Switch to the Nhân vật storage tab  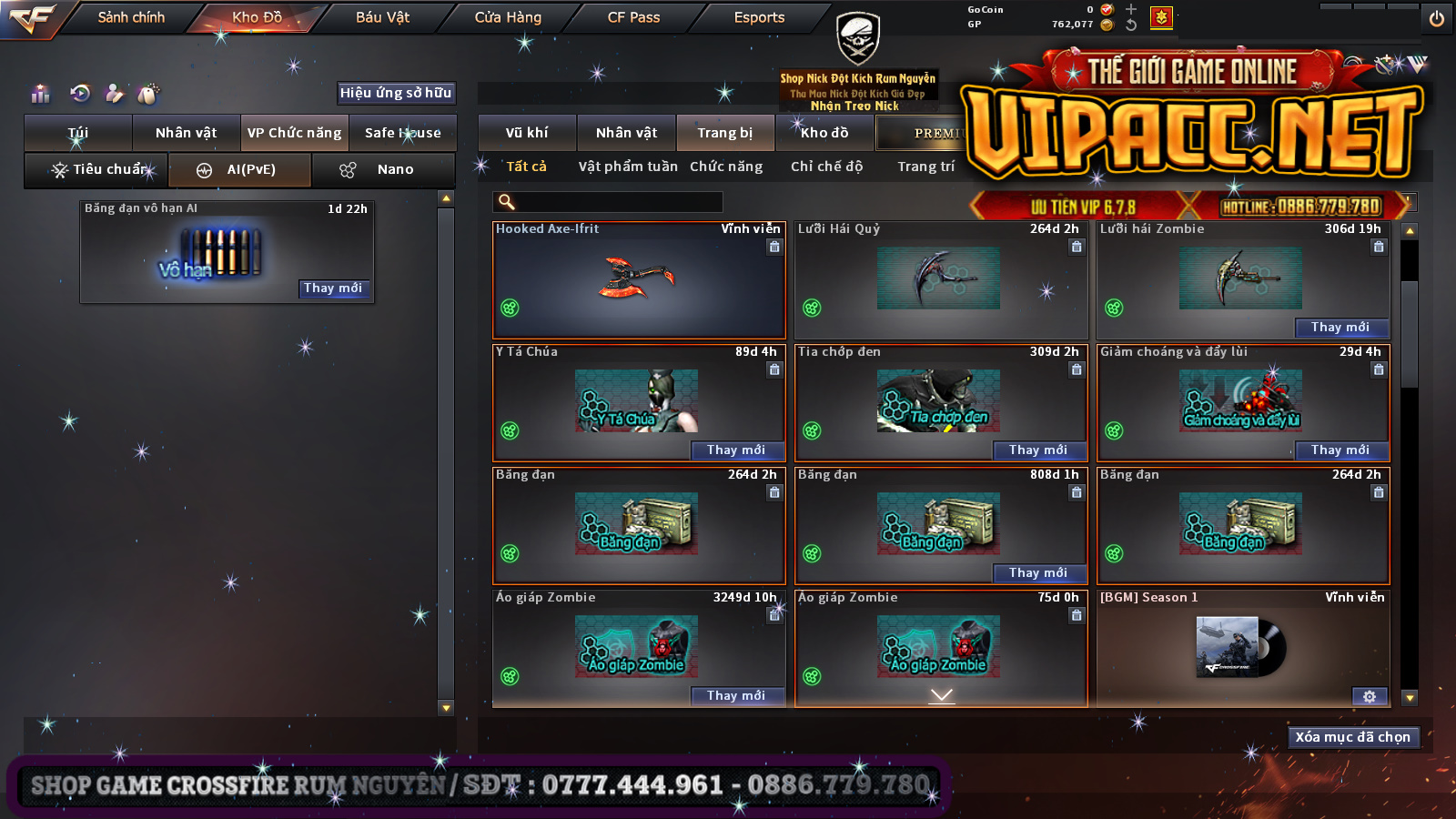[x=626, y=133]
